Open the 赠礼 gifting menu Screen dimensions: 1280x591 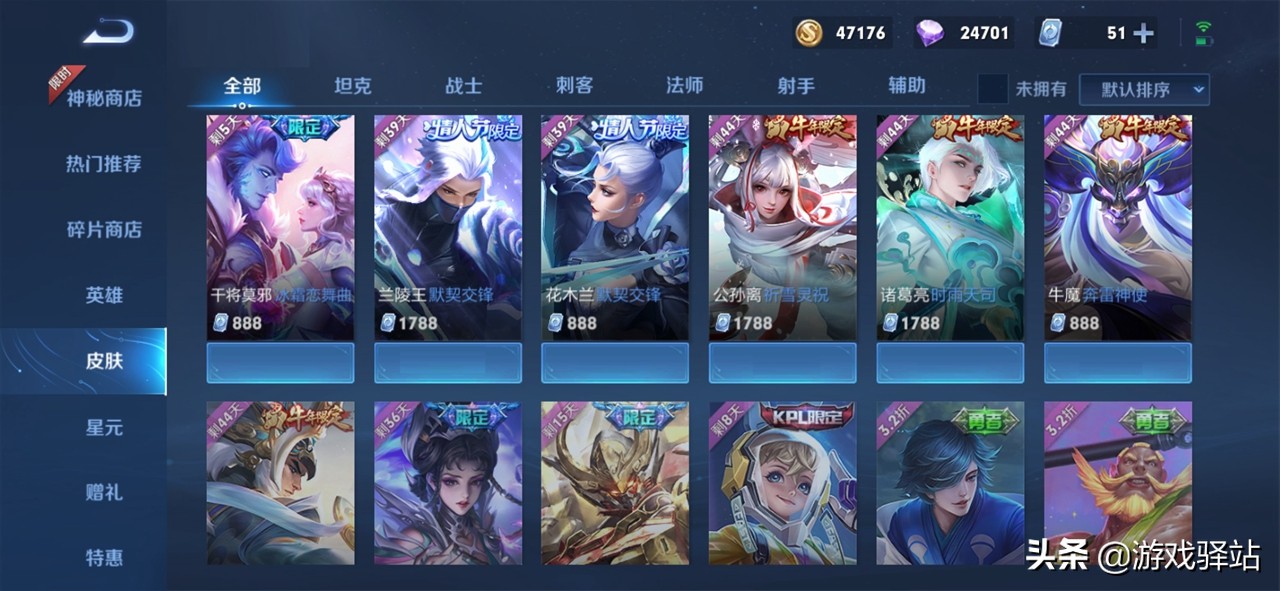click(x=104, y=492)
